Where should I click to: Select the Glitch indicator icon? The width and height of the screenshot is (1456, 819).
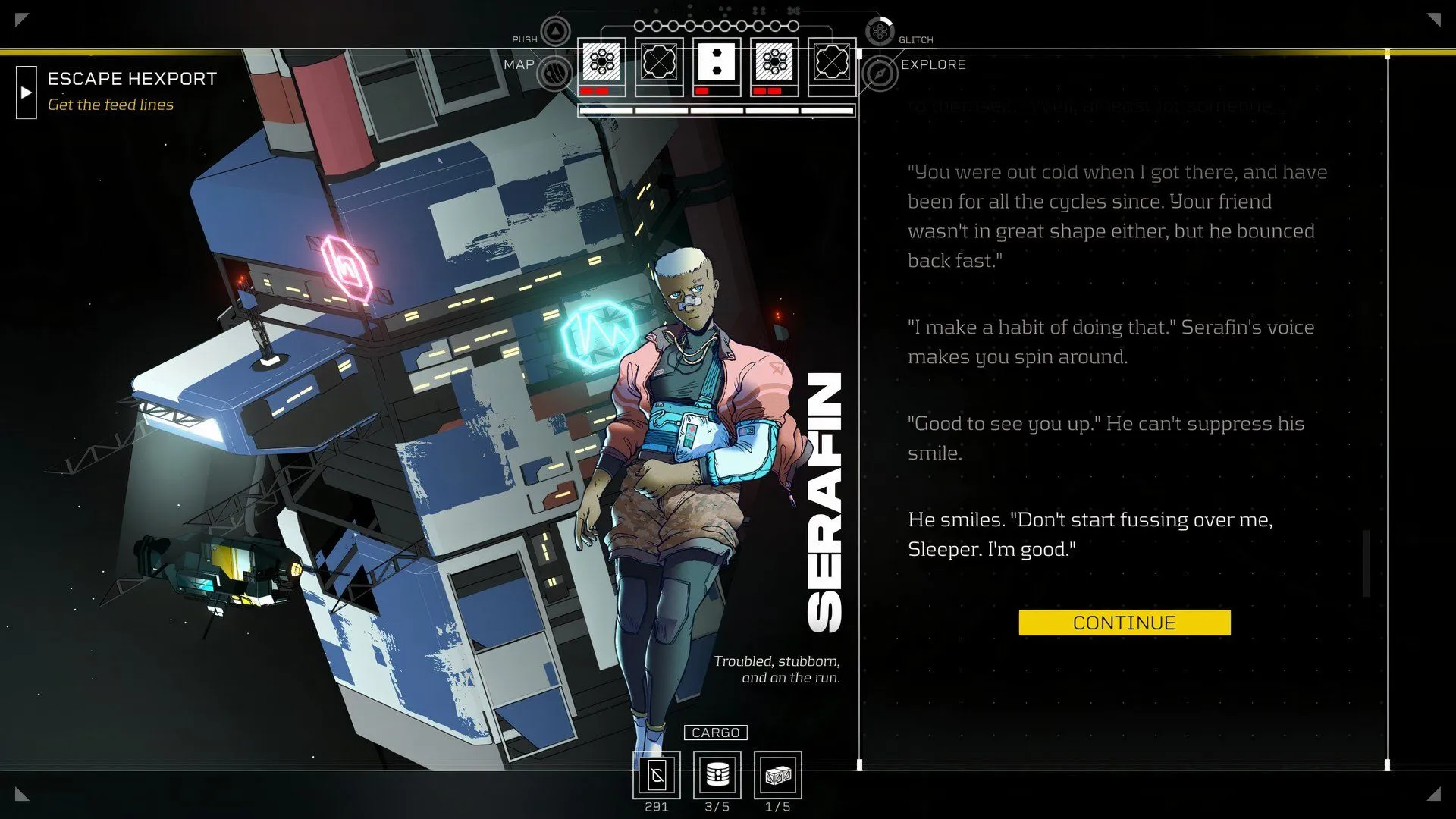[880, 32]
